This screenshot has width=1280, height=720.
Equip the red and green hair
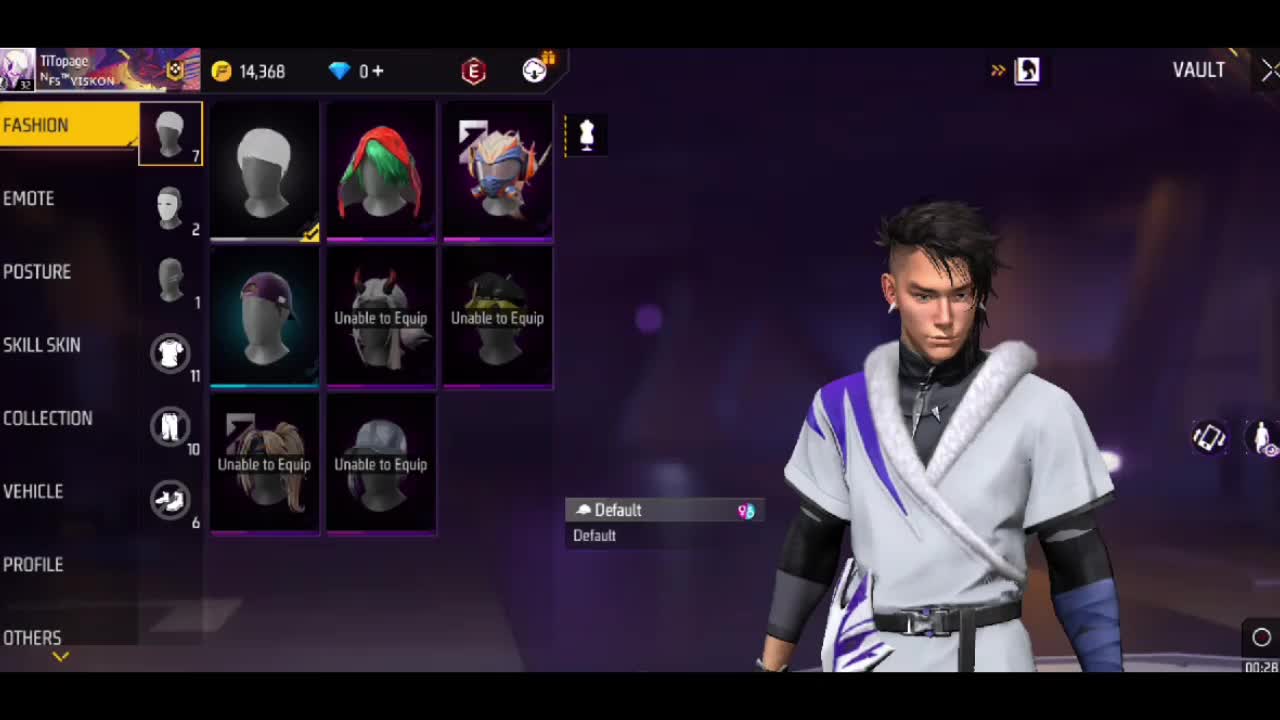(x=381, y=171)
